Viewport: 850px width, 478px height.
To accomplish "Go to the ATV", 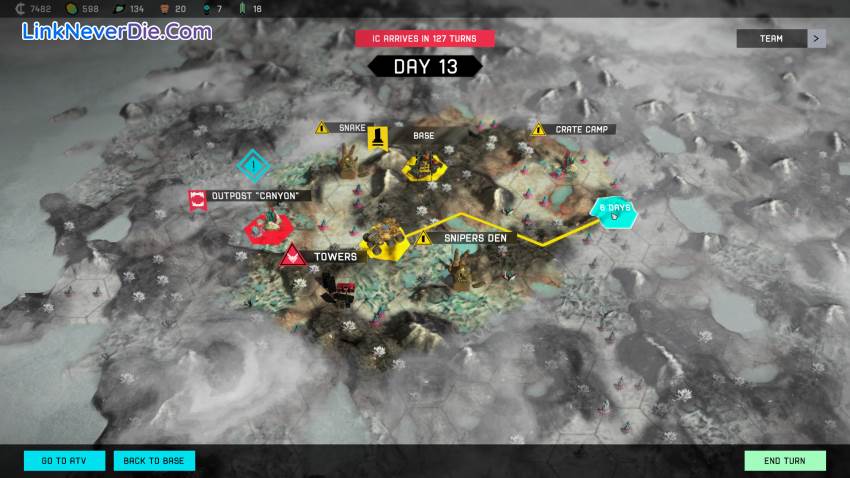I will click(x=64, y=461).
